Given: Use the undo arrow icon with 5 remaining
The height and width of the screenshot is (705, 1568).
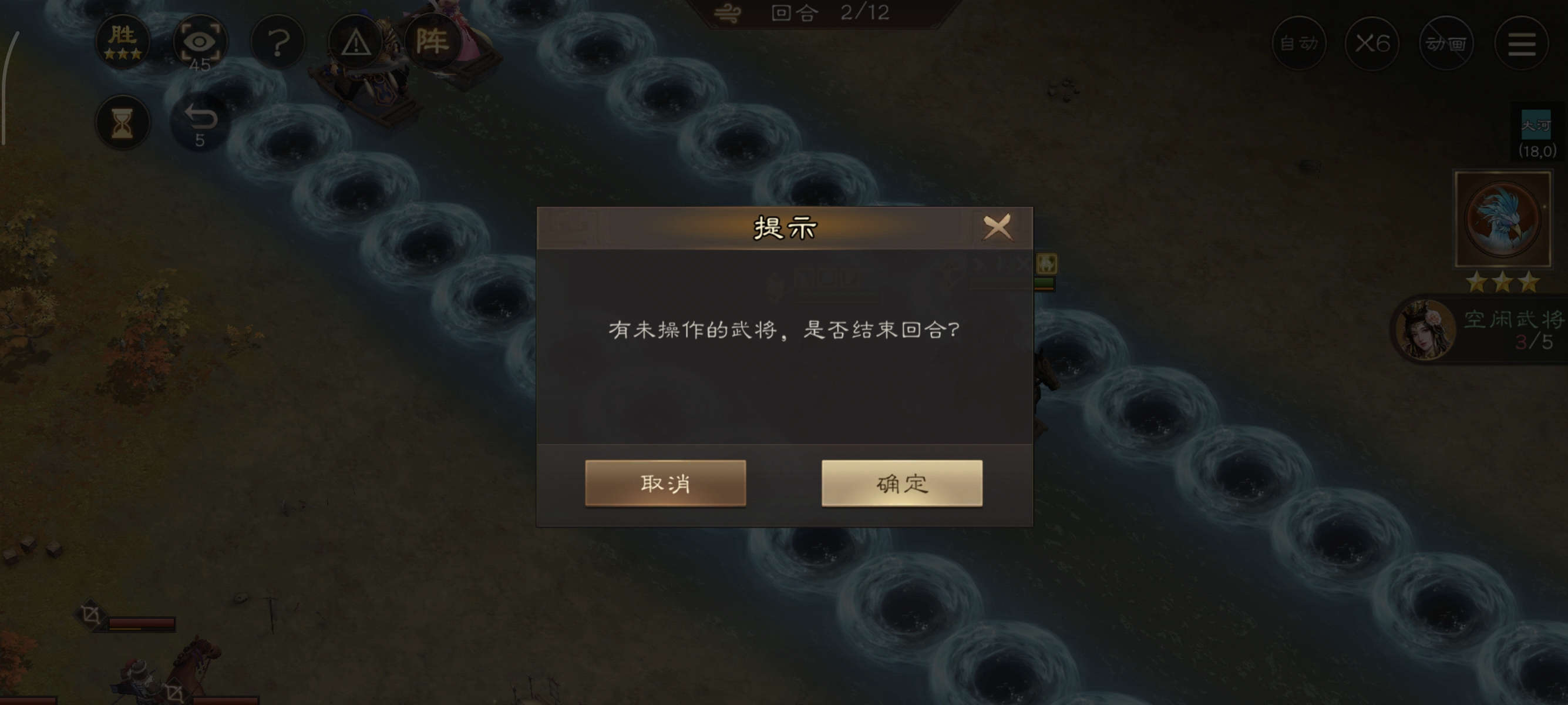Looking at the screenshot, I should [201, 118].
